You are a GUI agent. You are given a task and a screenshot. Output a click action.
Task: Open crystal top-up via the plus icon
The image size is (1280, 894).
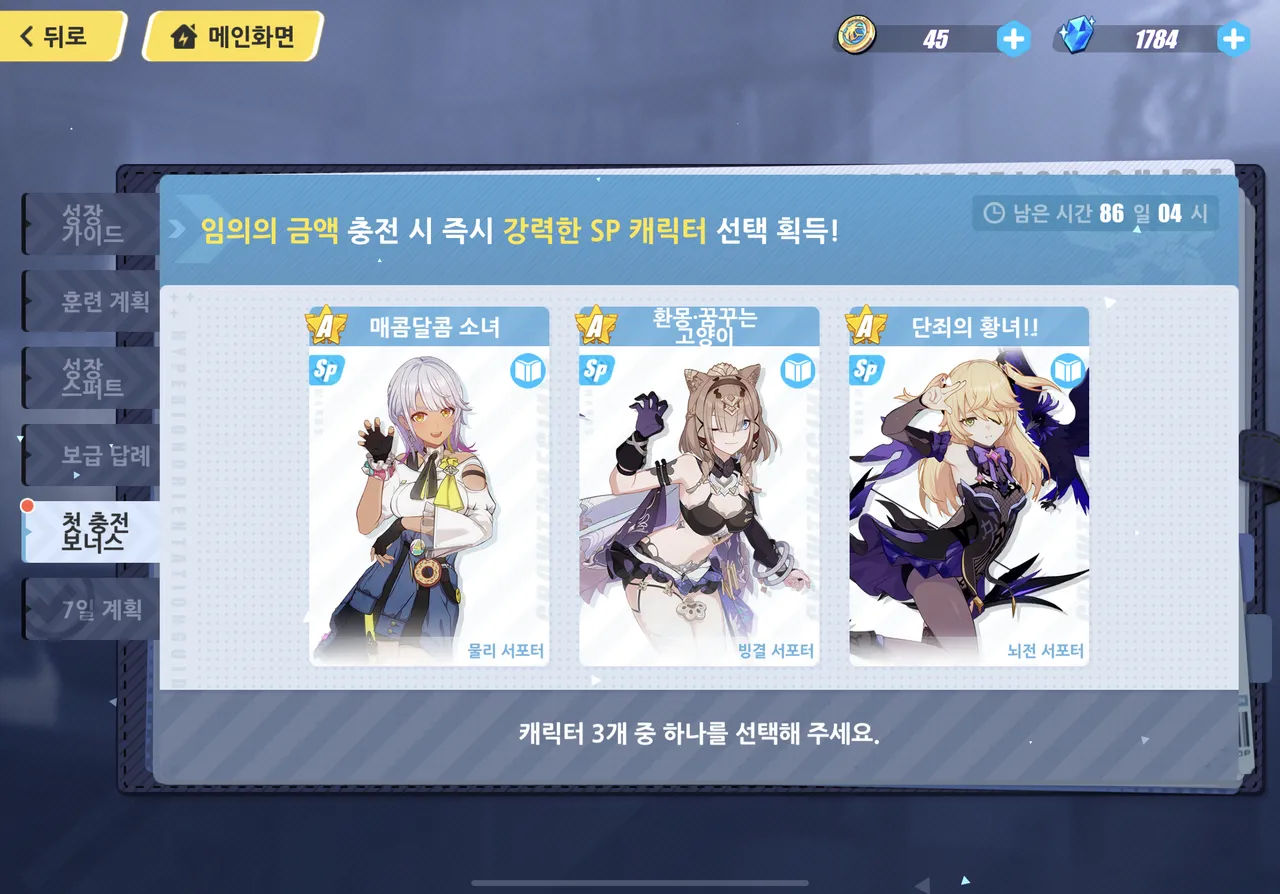[1233, 38]
